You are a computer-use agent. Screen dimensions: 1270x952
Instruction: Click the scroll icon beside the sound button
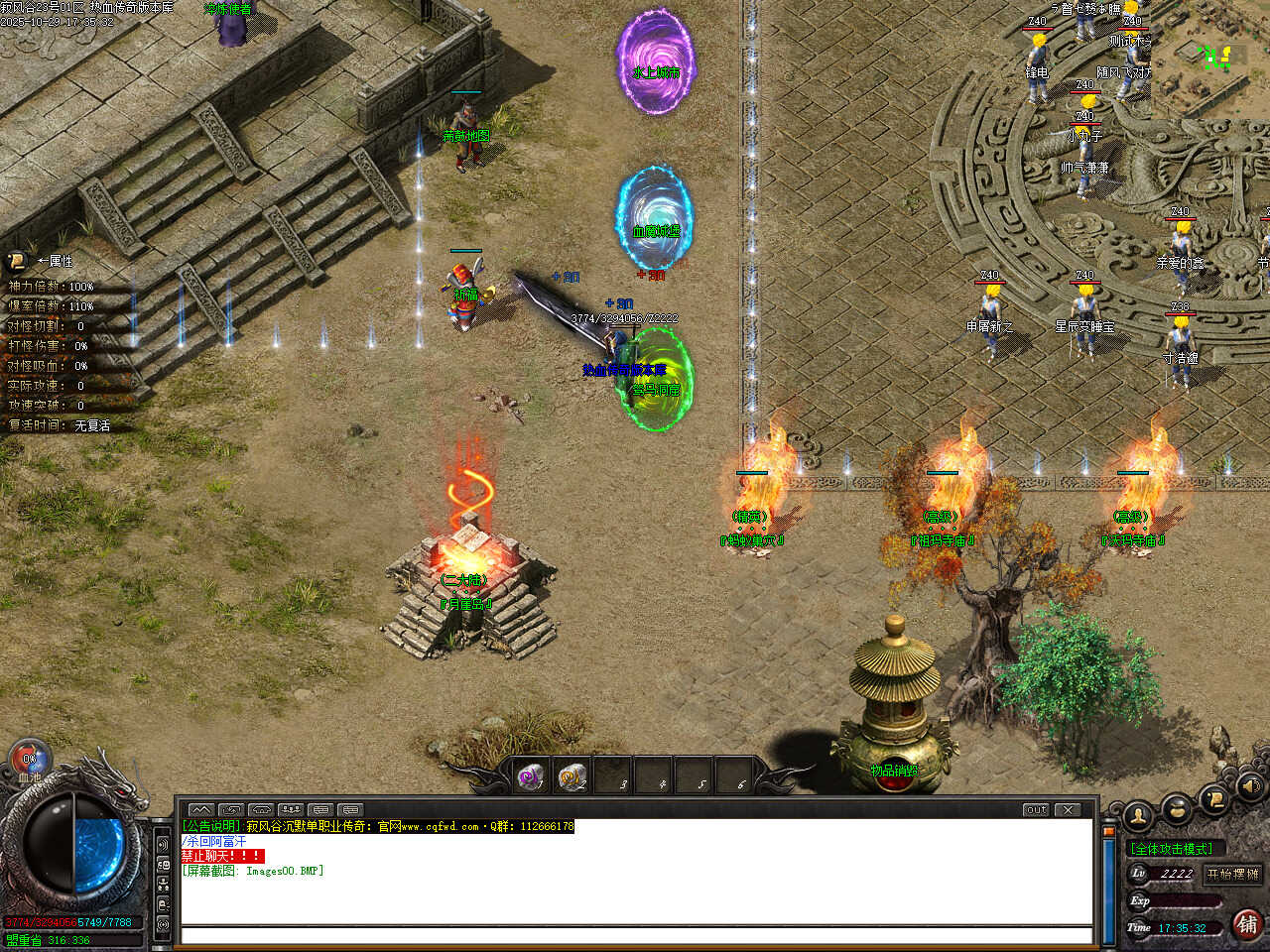[1213, 798]
